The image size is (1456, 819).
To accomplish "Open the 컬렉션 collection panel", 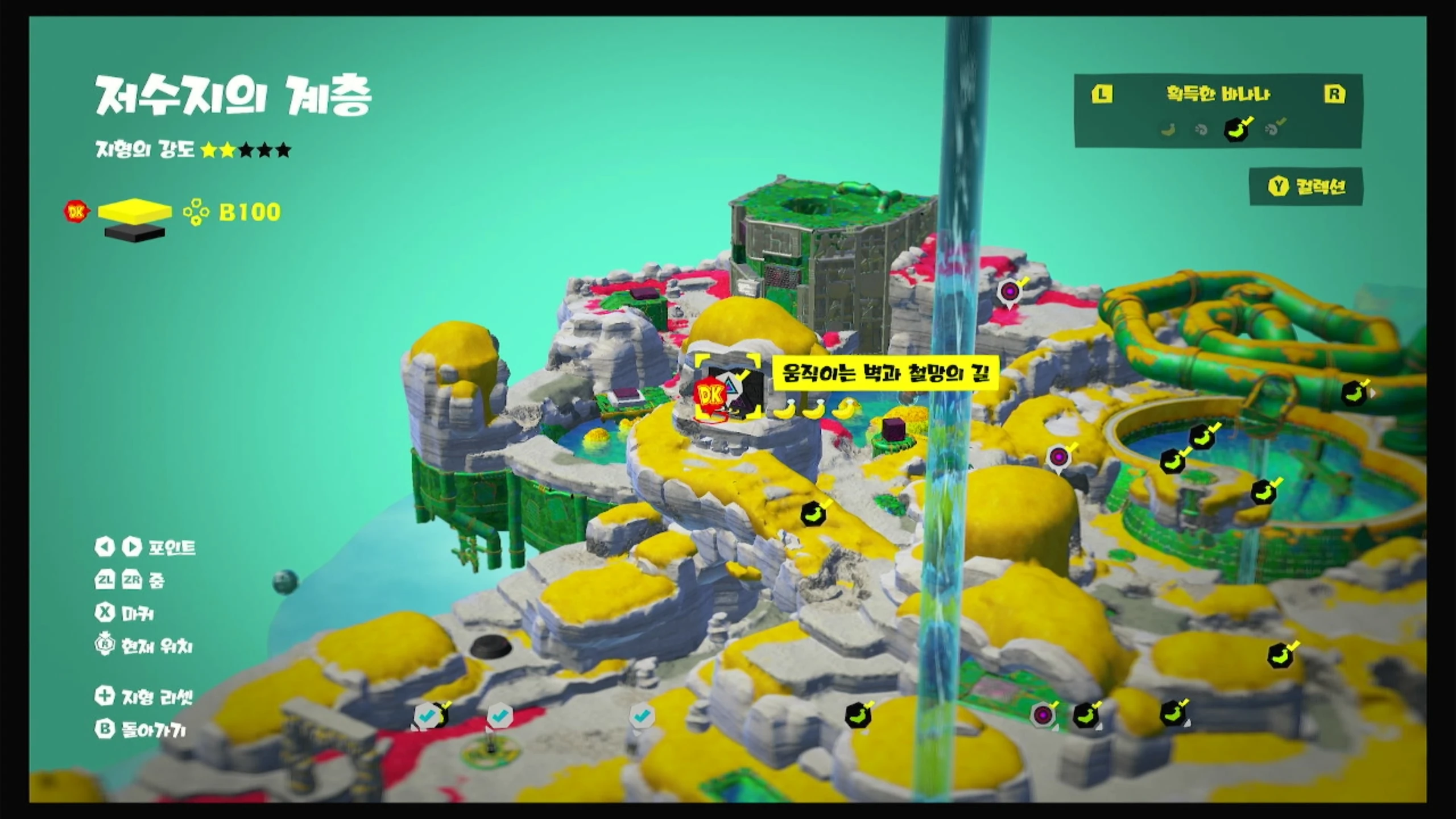I will click(x=1306, y=187).
